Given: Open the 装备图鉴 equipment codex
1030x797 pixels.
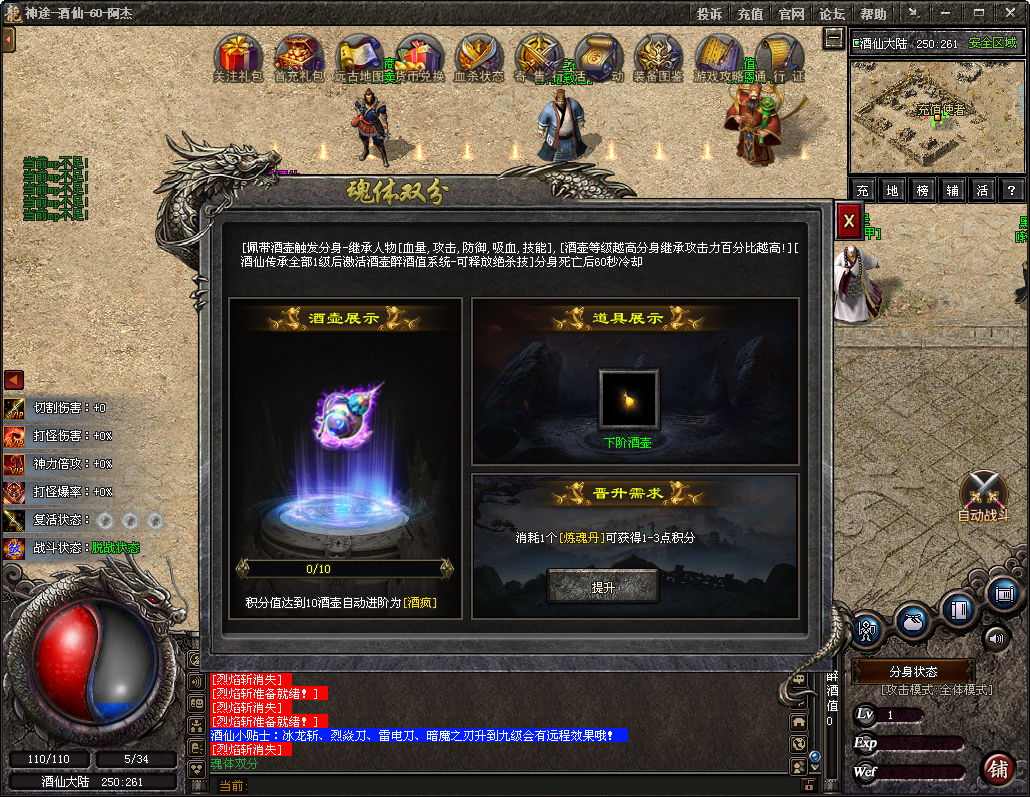Looking at the screenshot, I should coord(658,56).
